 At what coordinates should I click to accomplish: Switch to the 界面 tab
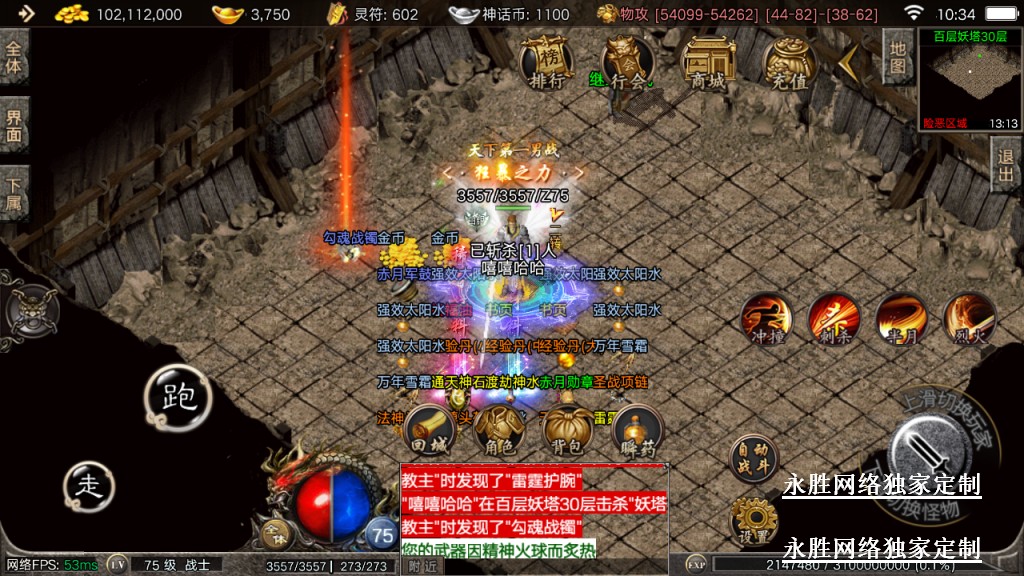14,124
